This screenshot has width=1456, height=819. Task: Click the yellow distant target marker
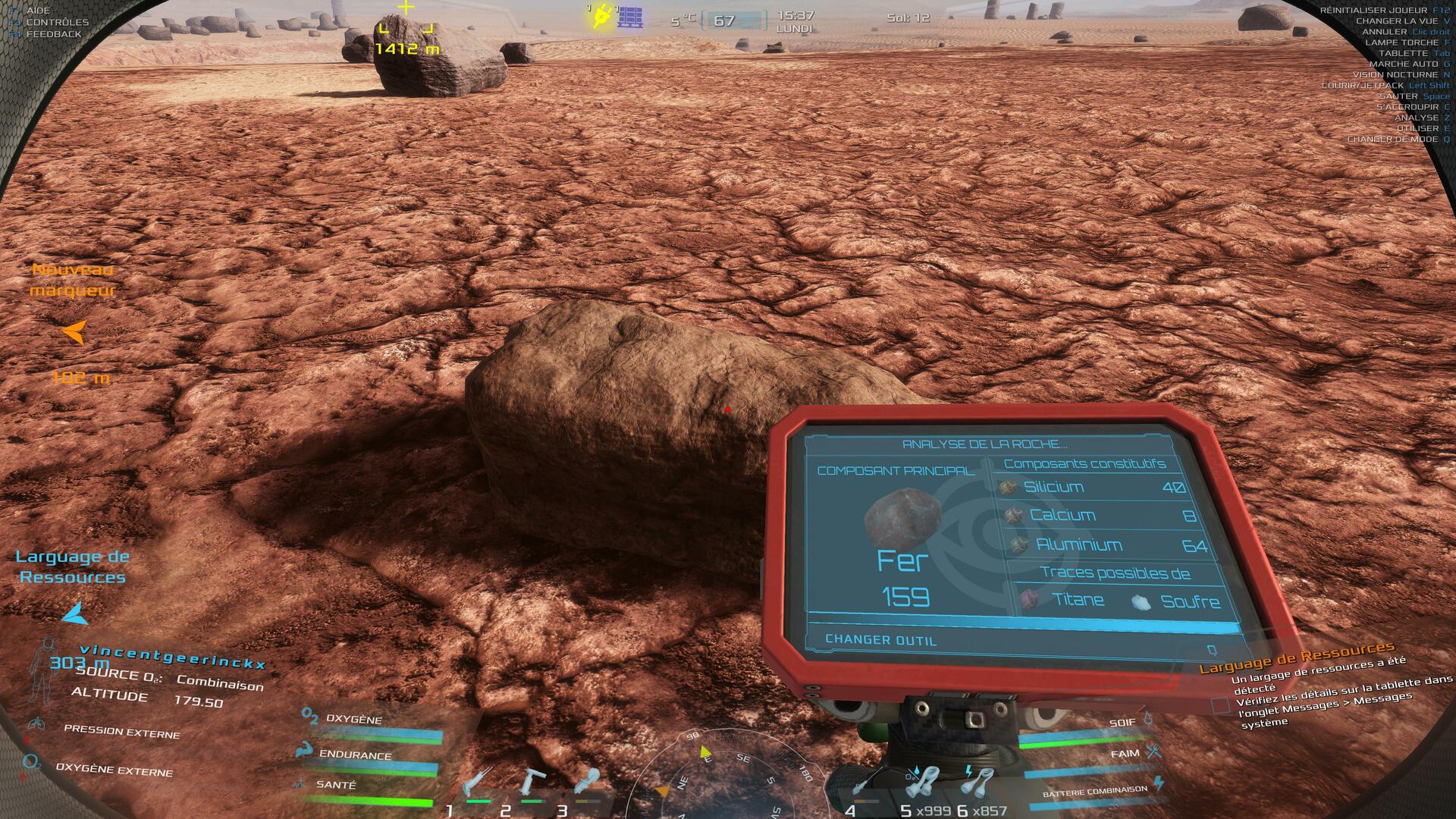click(x=407, y=29)
